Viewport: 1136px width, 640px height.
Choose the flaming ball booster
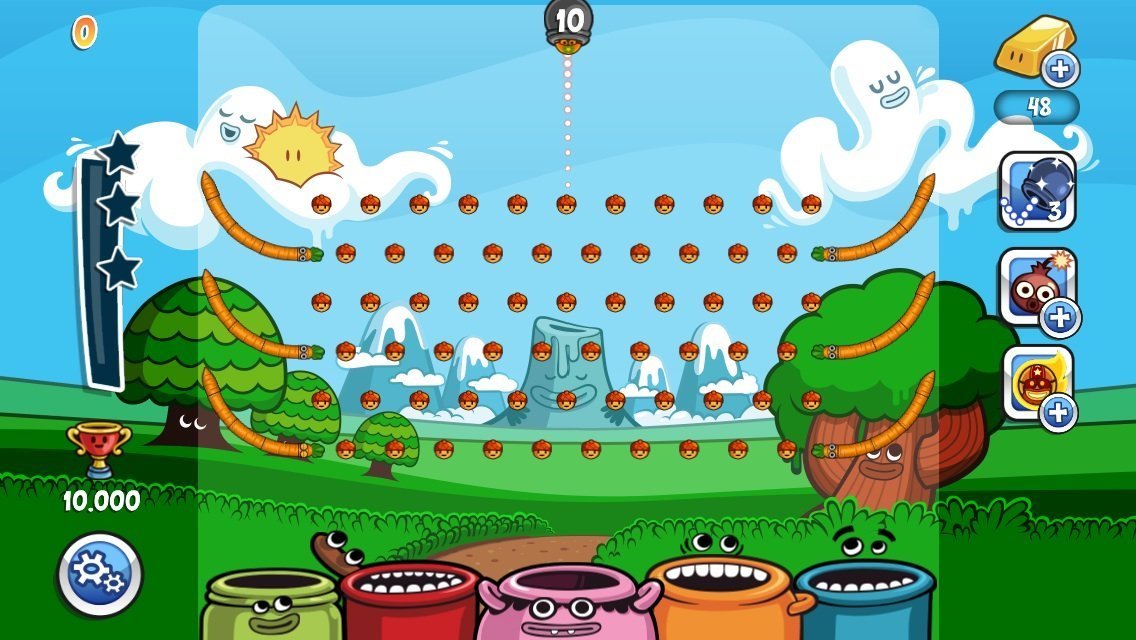[1036, 380]
